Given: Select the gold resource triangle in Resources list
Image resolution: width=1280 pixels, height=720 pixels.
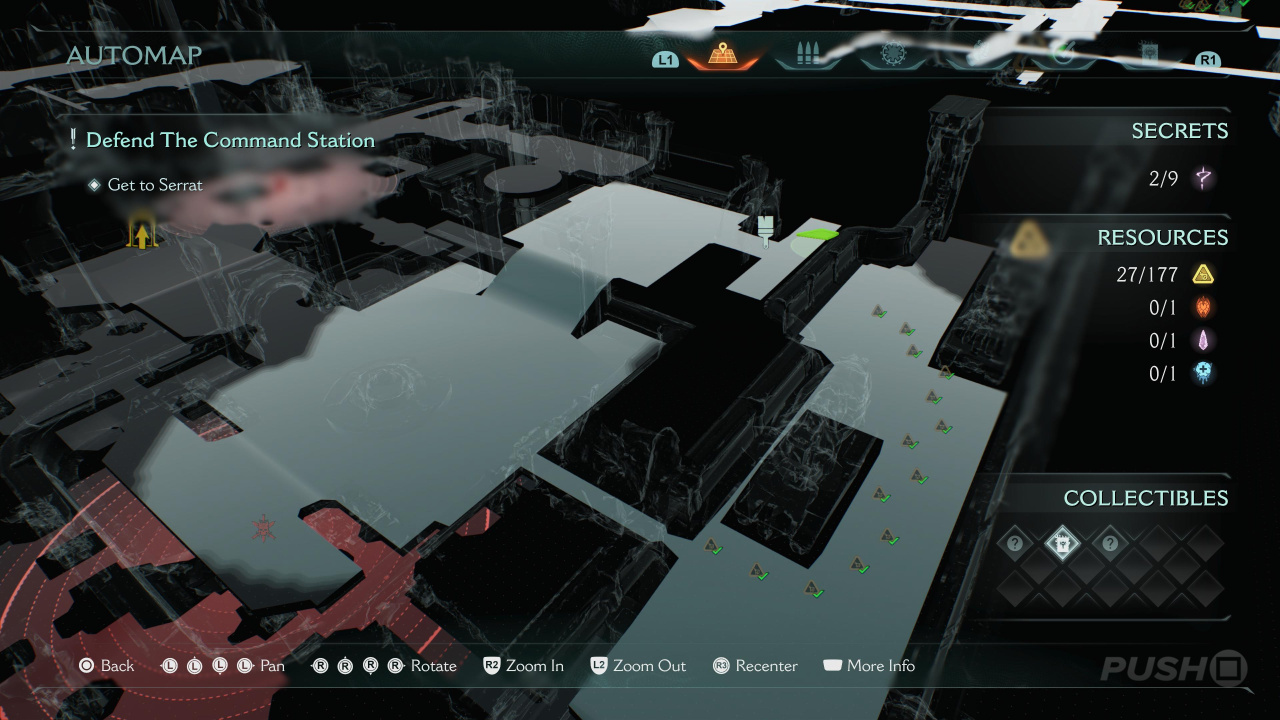Looking at the screenshot, I should (1203, 274).
